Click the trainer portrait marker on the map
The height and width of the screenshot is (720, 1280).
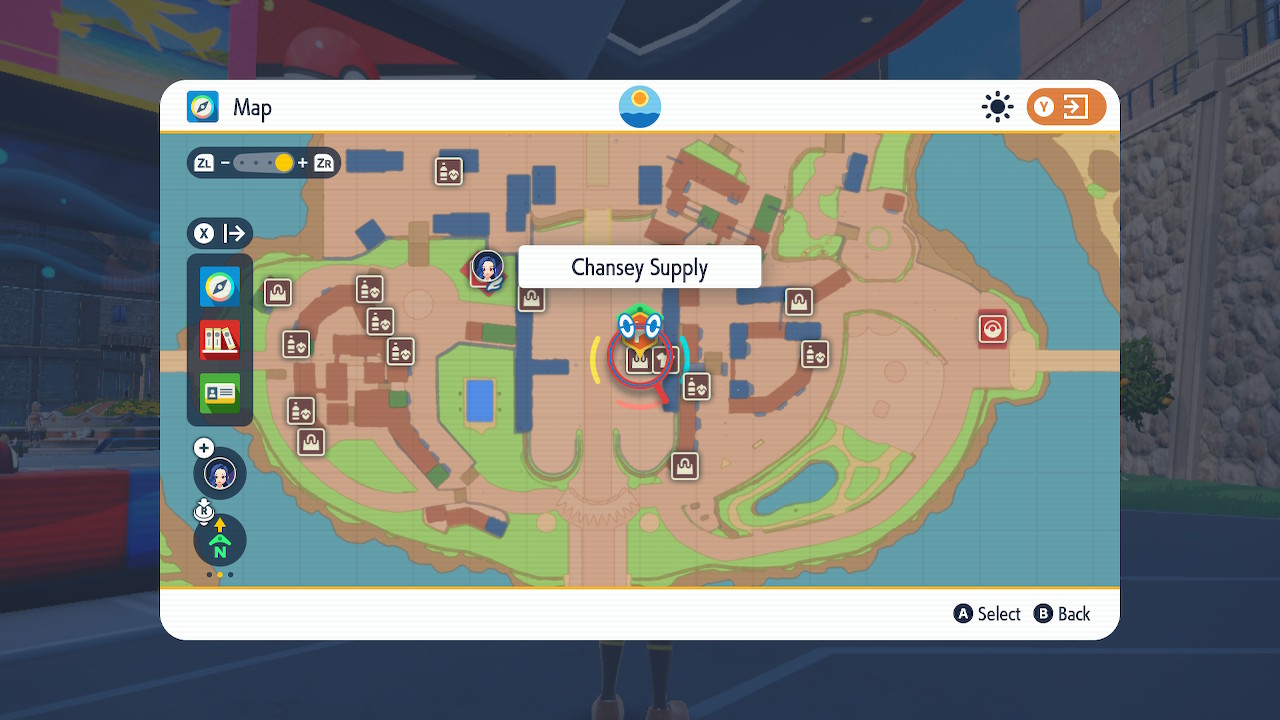point(487,268)
